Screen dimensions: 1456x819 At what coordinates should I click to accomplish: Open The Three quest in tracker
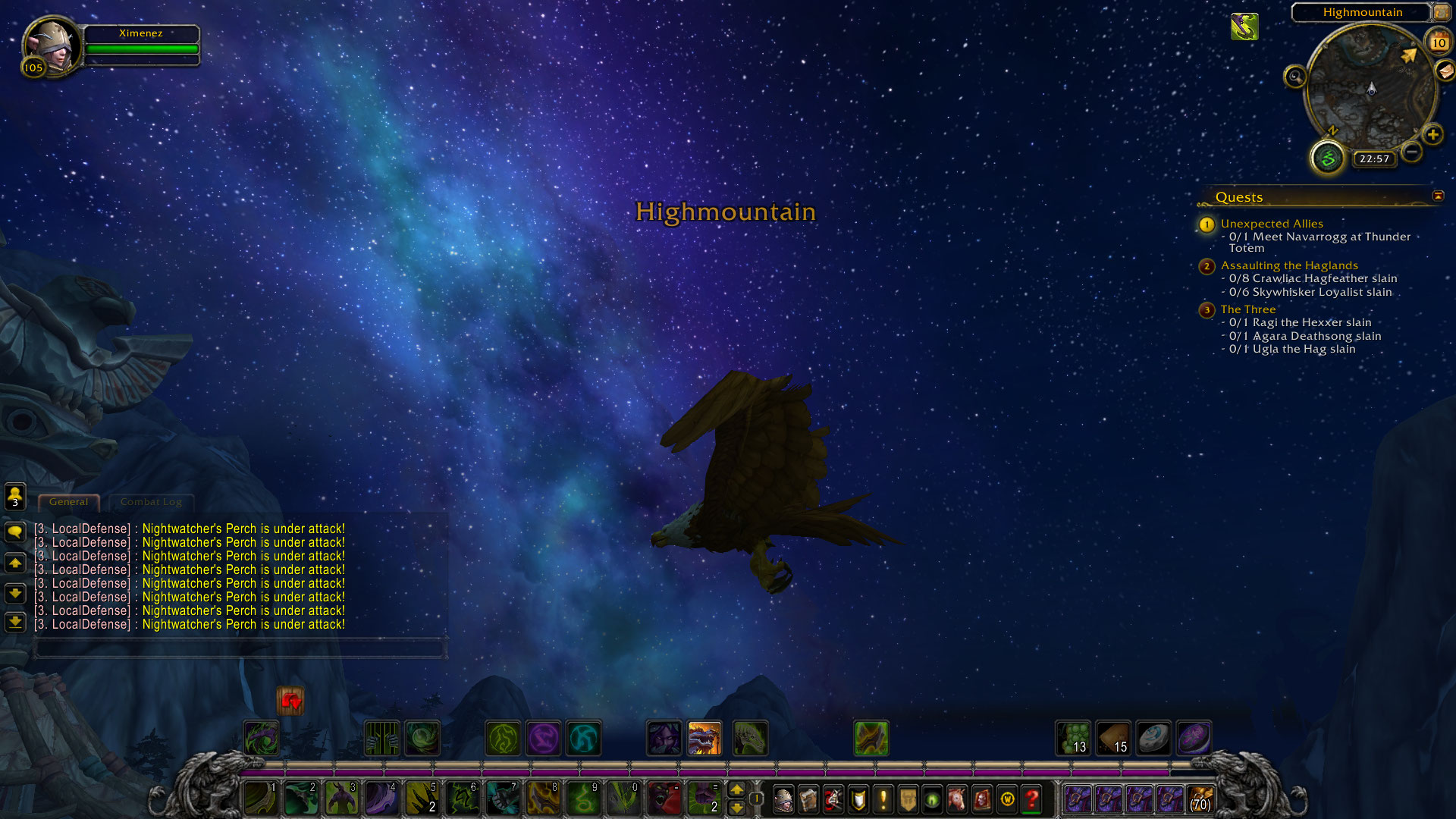coord(1248,309)
